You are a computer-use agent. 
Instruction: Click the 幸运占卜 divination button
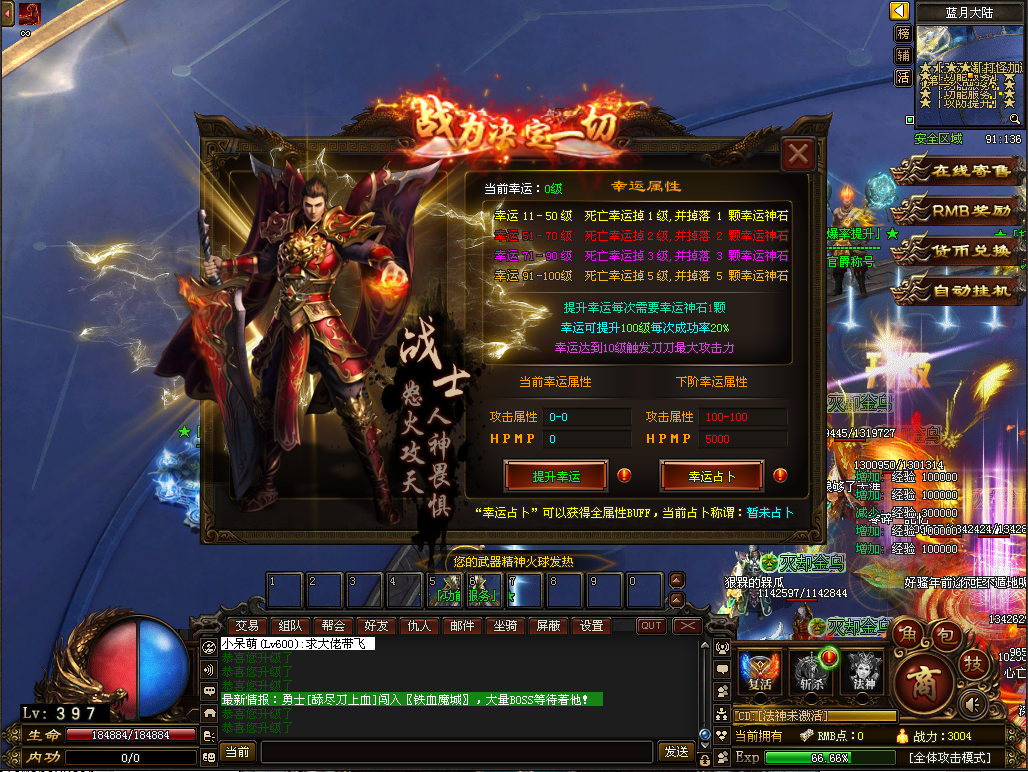712,476
